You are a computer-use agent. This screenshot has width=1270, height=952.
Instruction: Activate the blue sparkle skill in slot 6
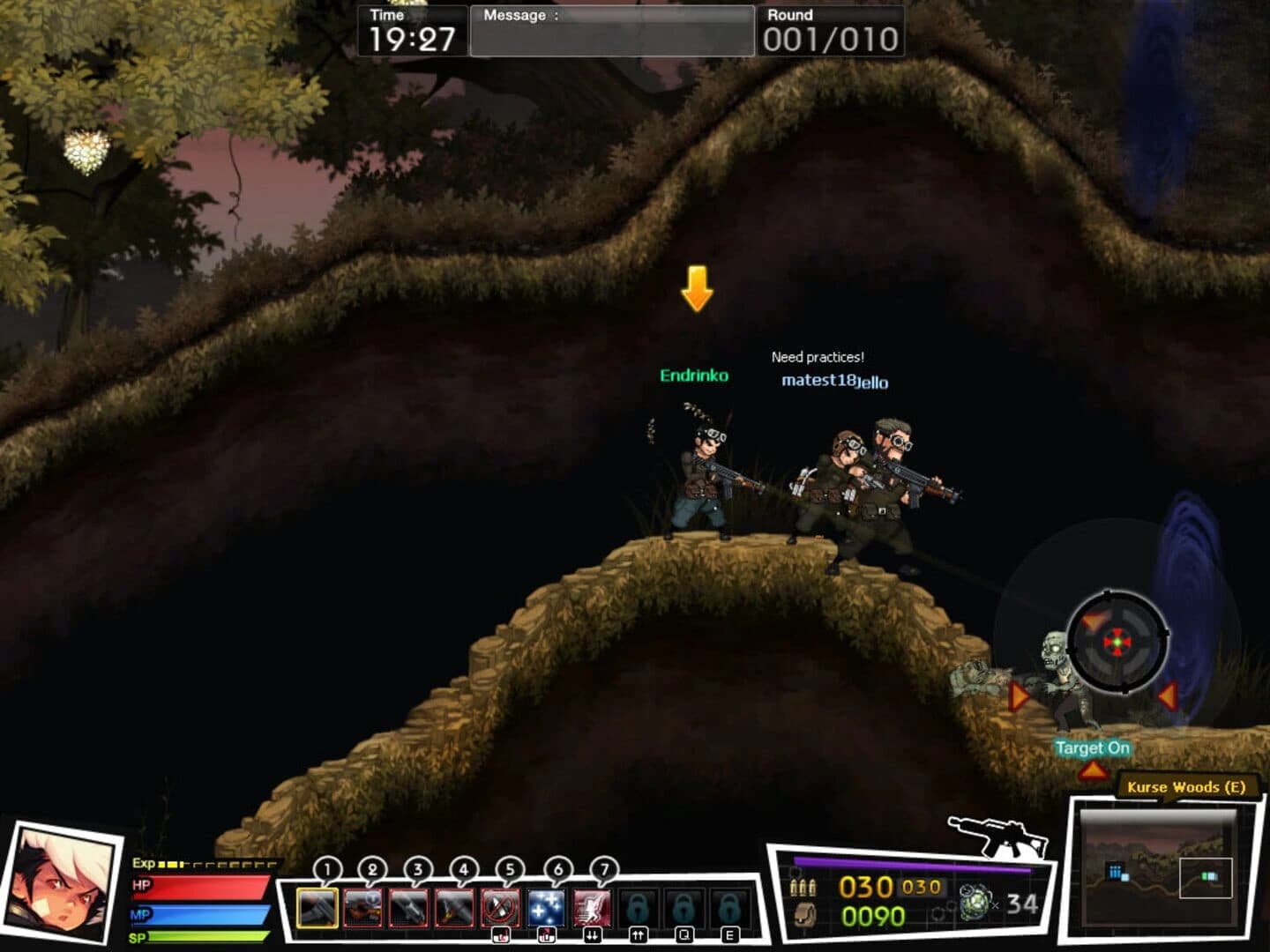click(545, 906)
